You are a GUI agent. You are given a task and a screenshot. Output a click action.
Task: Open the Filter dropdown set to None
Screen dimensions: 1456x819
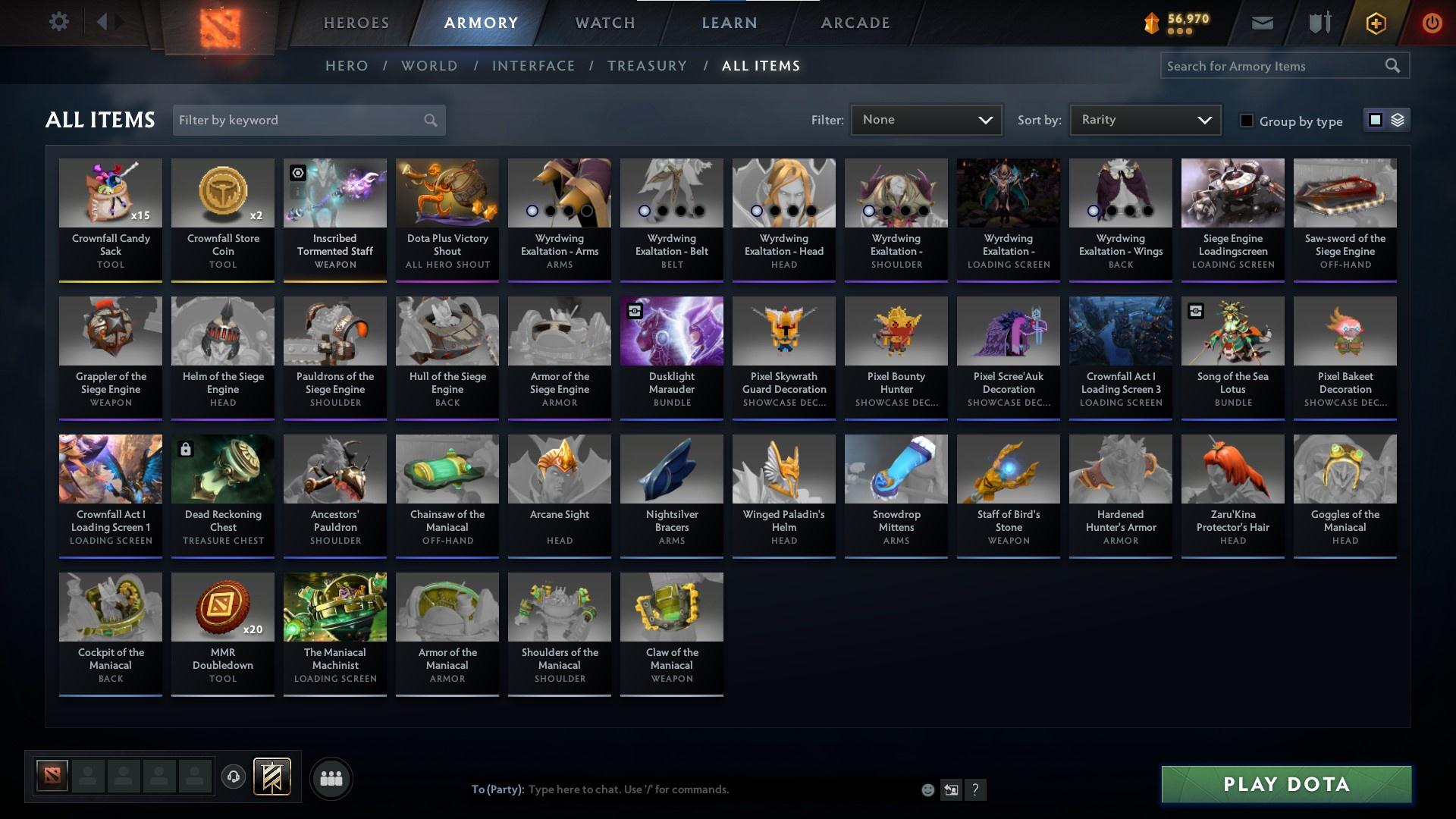tap(927, 119)
